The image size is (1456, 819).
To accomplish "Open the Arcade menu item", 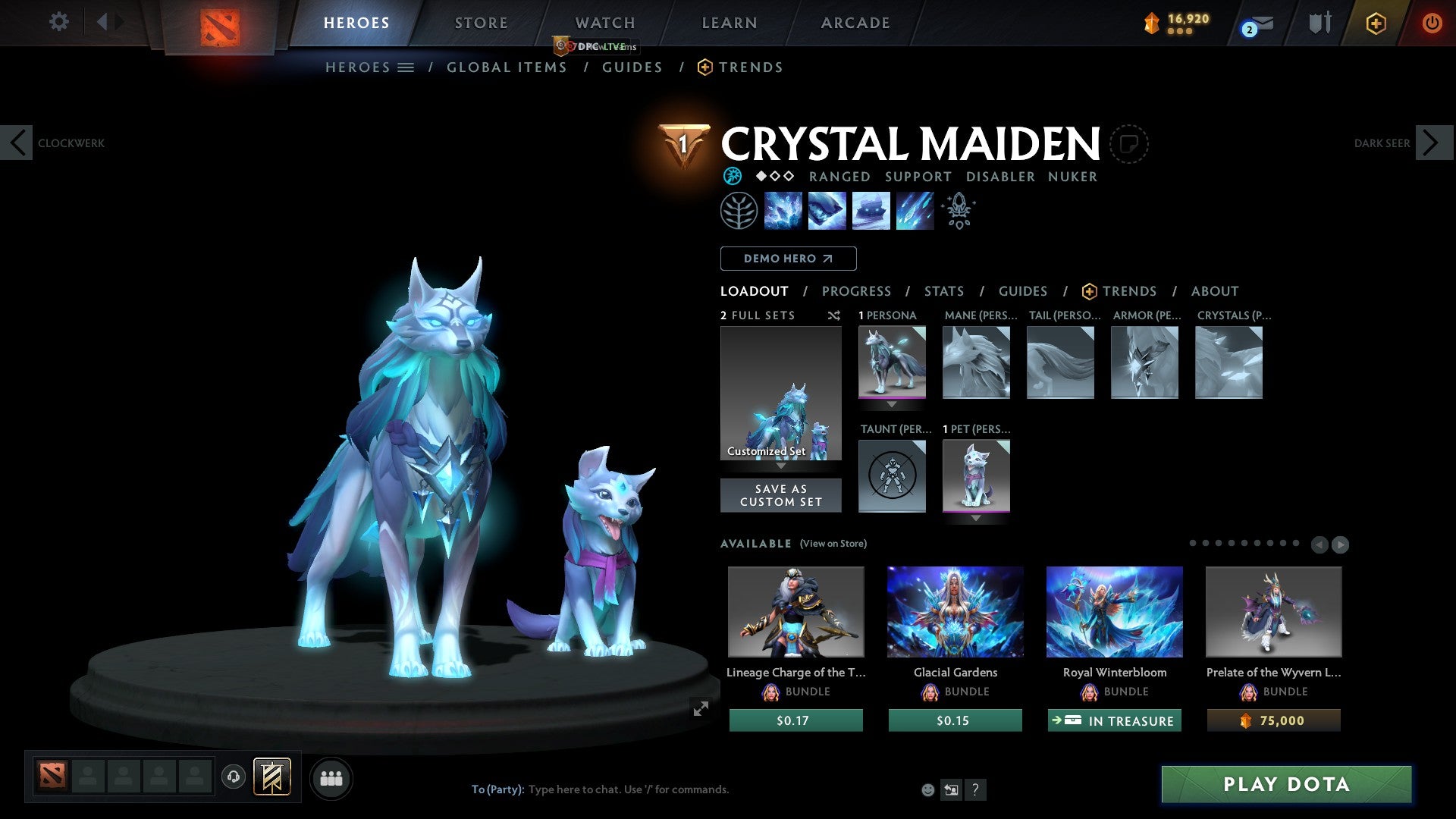I will pos(855,23).
